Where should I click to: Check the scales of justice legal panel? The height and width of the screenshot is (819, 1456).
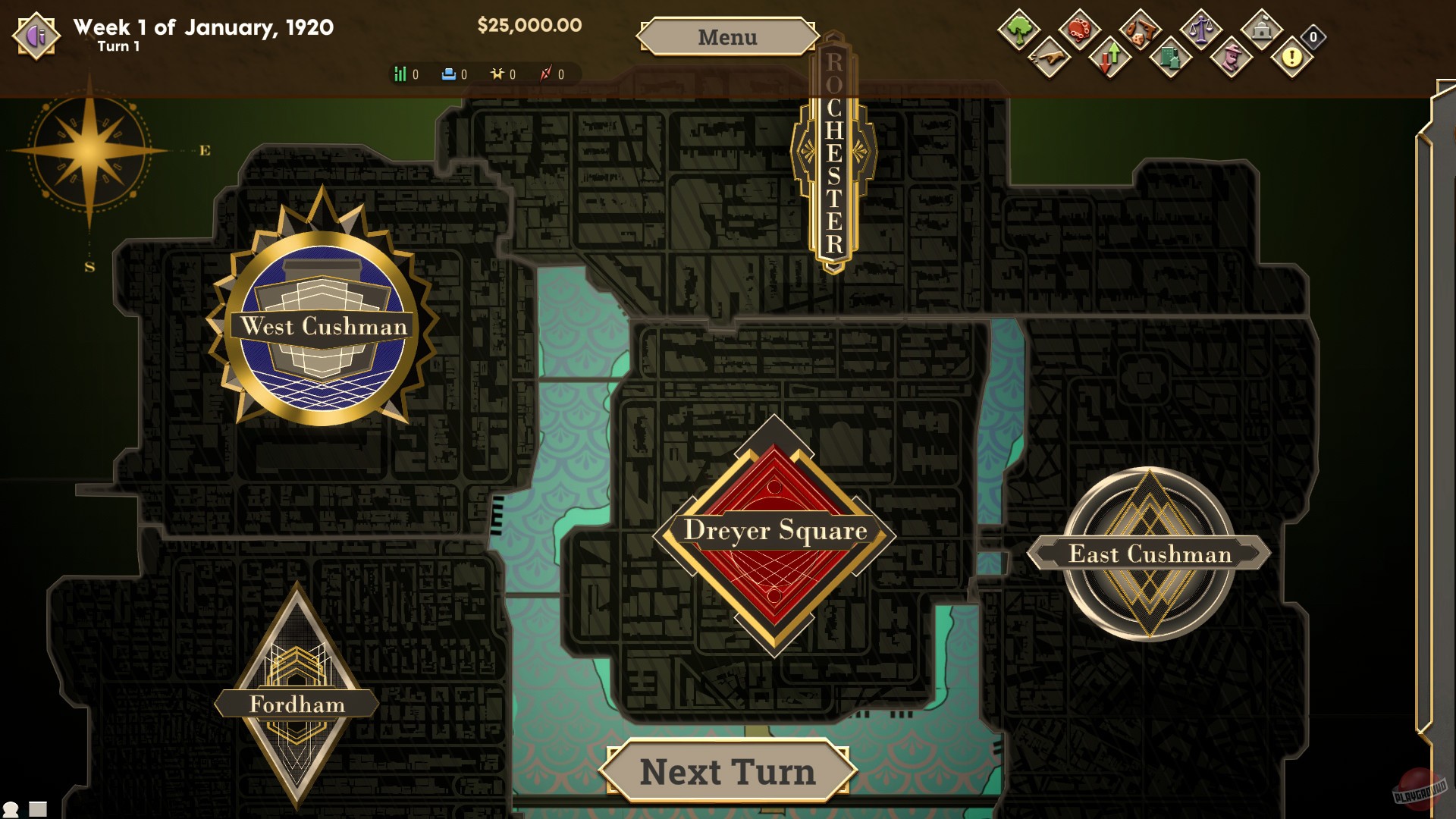pos(1201,30)
